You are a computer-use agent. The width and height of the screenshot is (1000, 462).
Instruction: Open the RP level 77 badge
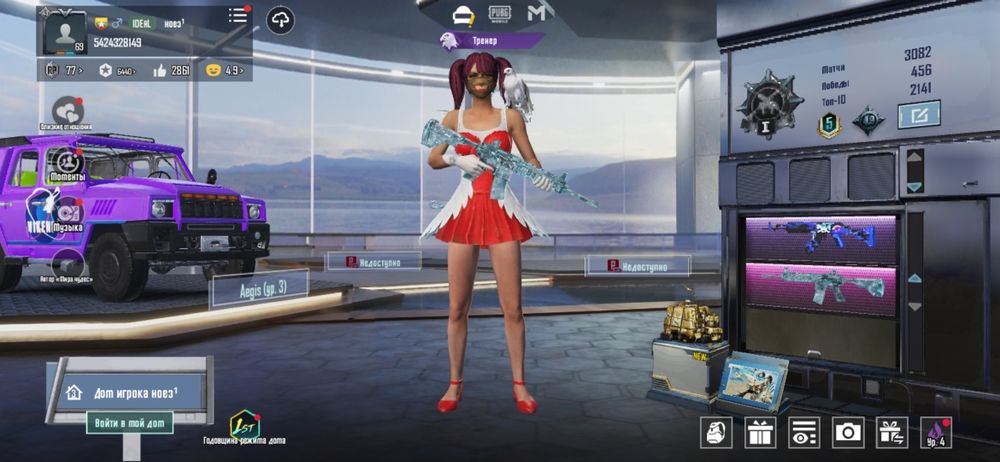[63, 70]
